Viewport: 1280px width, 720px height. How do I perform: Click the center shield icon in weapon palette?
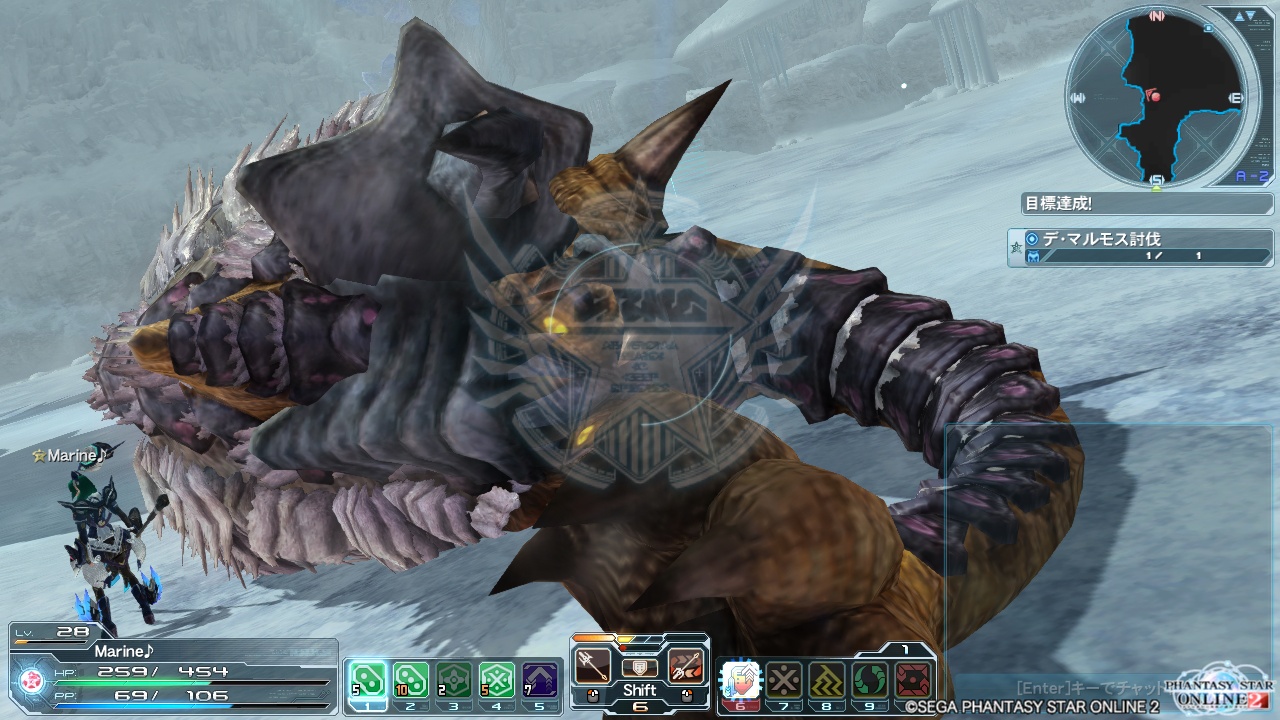639,667
